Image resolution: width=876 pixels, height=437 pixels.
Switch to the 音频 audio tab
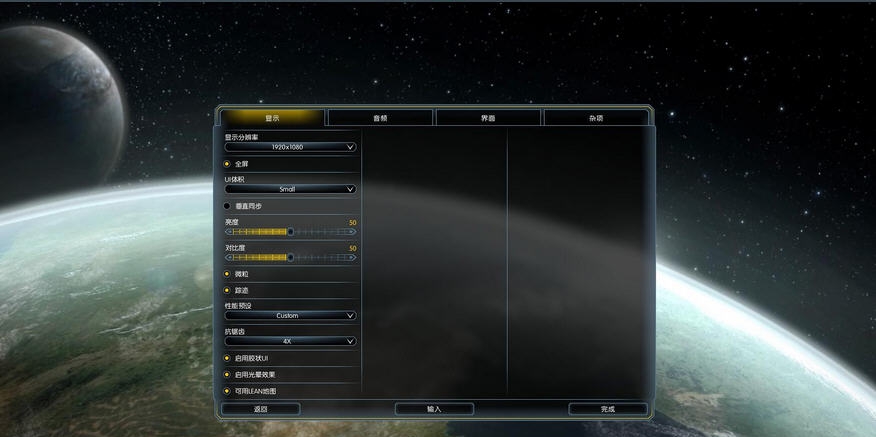coord(380,118)
